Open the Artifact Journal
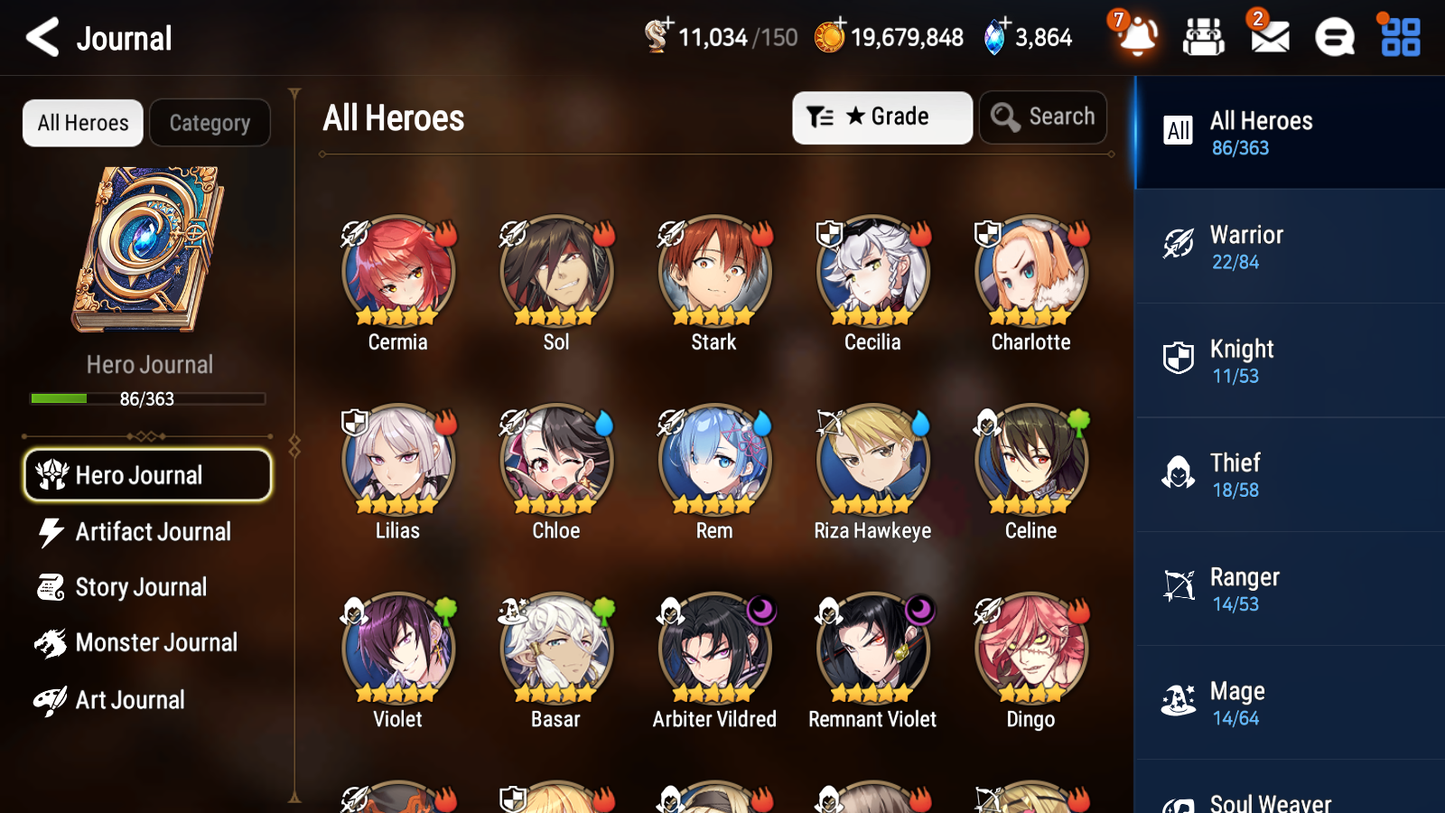Screen dimensions: 1445x813 coord(152,532)
